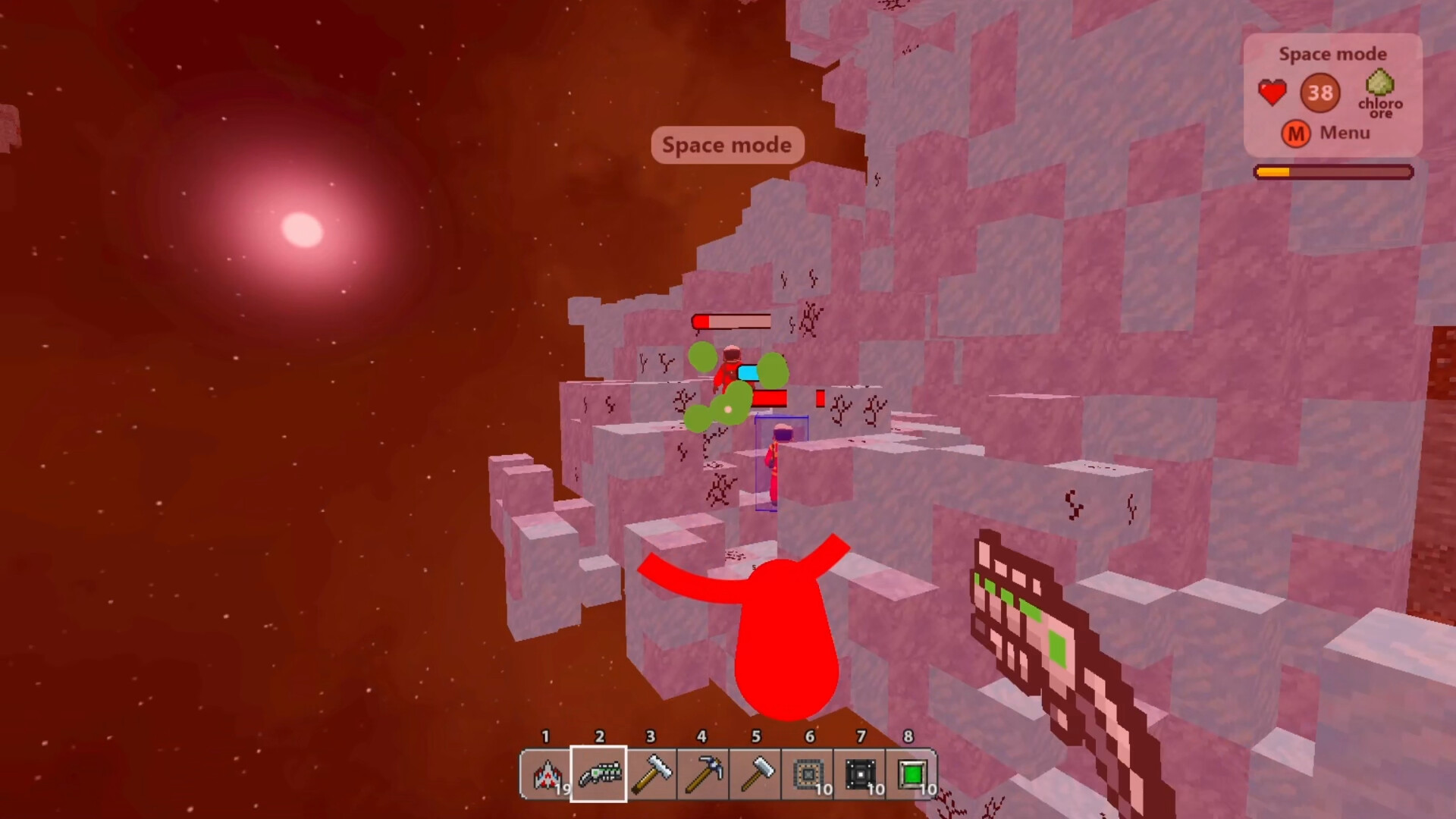Select the dark machine block in slot 7
This screenshot has width=1456, height=819.
point(859,774)
